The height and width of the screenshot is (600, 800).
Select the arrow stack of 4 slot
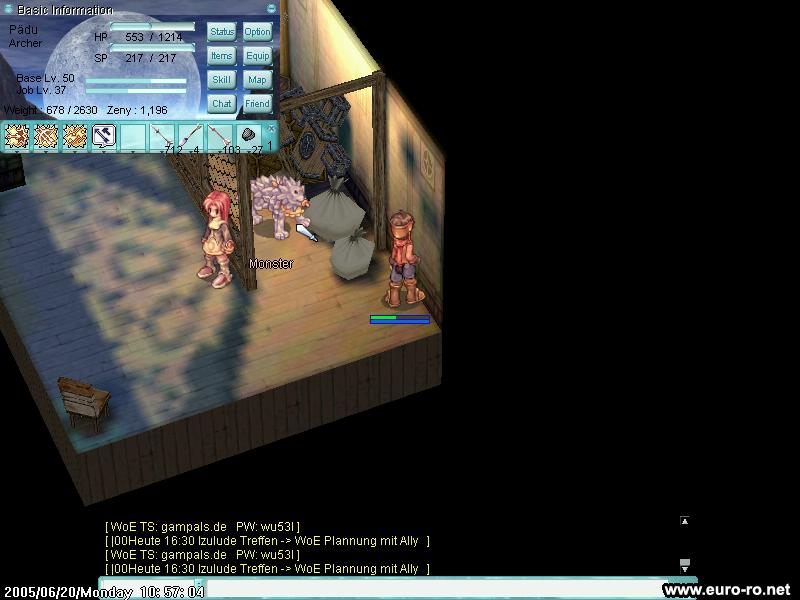(x=191, y=137)
